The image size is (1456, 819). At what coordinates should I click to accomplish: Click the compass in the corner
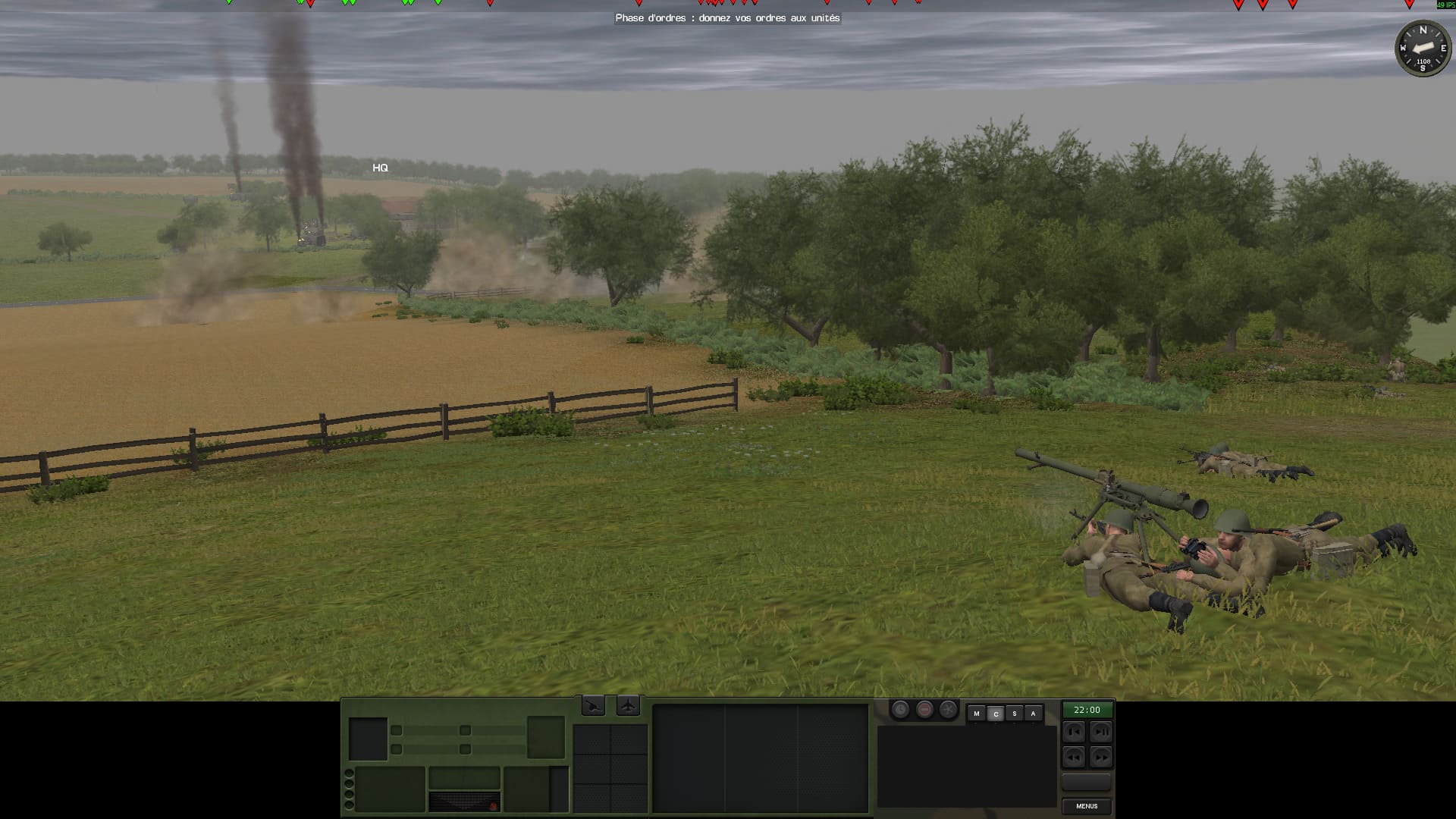click(x=1423, y=49)
